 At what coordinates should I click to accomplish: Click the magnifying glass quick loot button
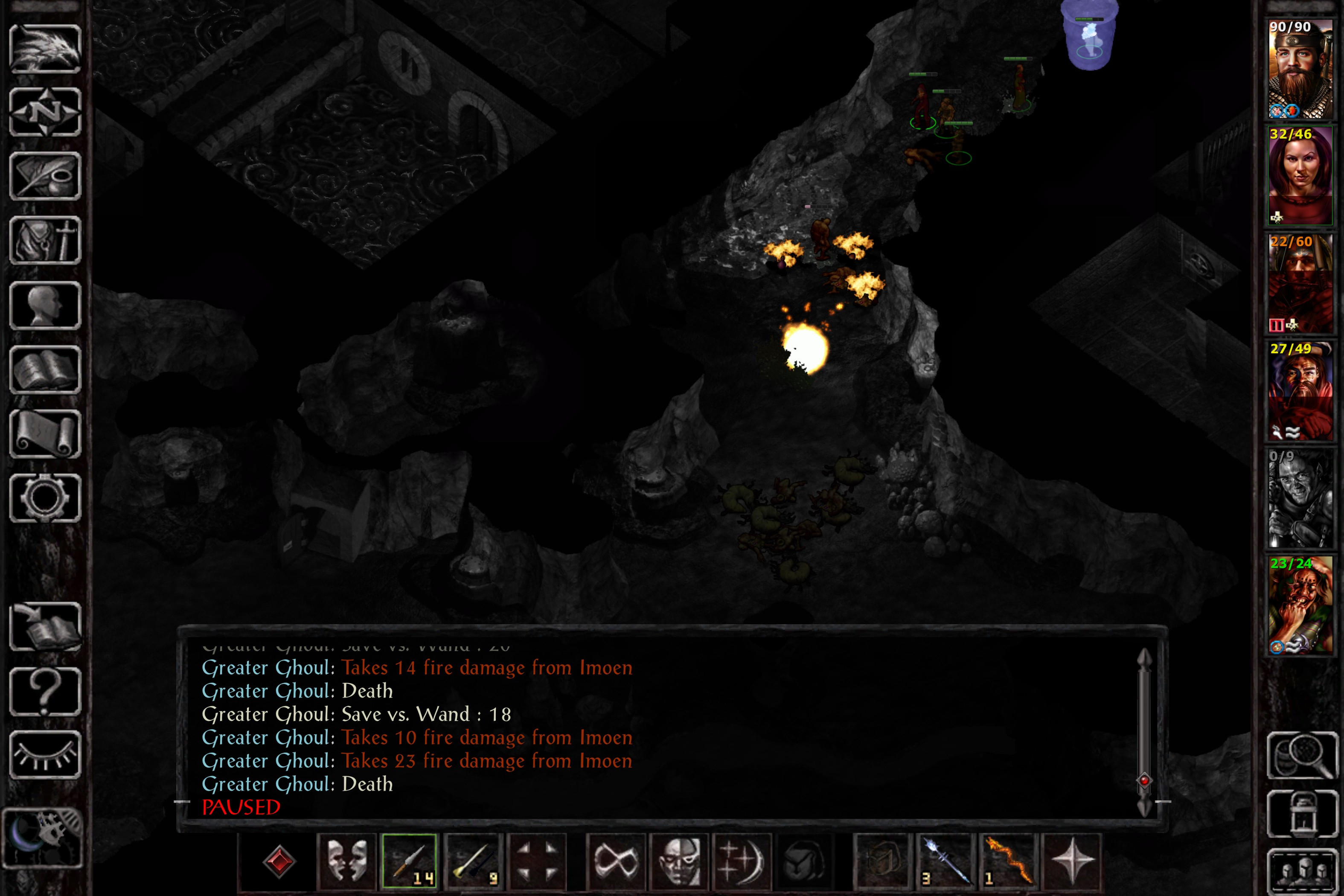click(1301, 755)
